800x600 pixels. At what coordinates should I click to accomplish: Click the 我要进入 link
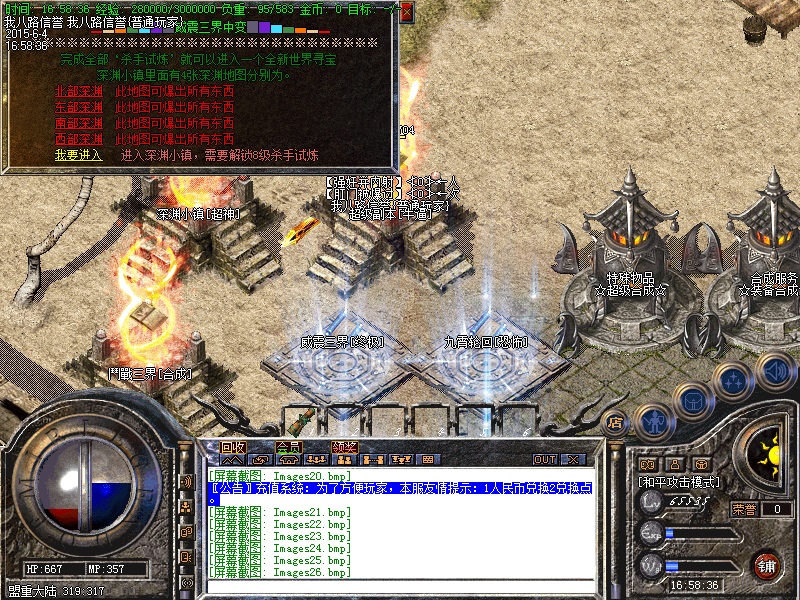coord(78,155)
